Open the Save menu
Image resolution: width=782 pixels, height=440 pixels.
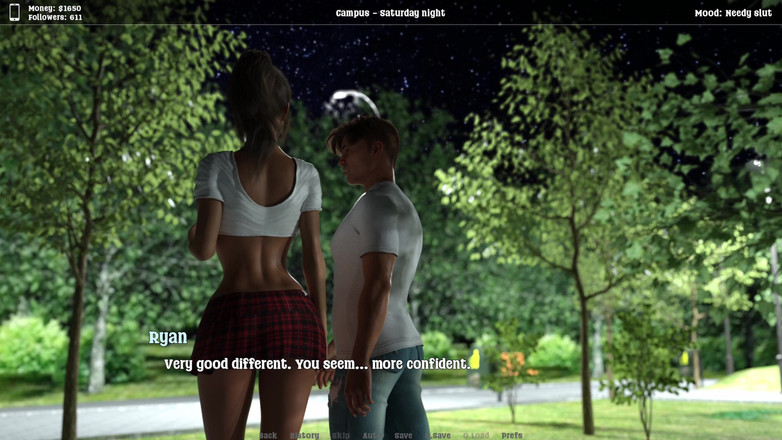coord(403,436)
